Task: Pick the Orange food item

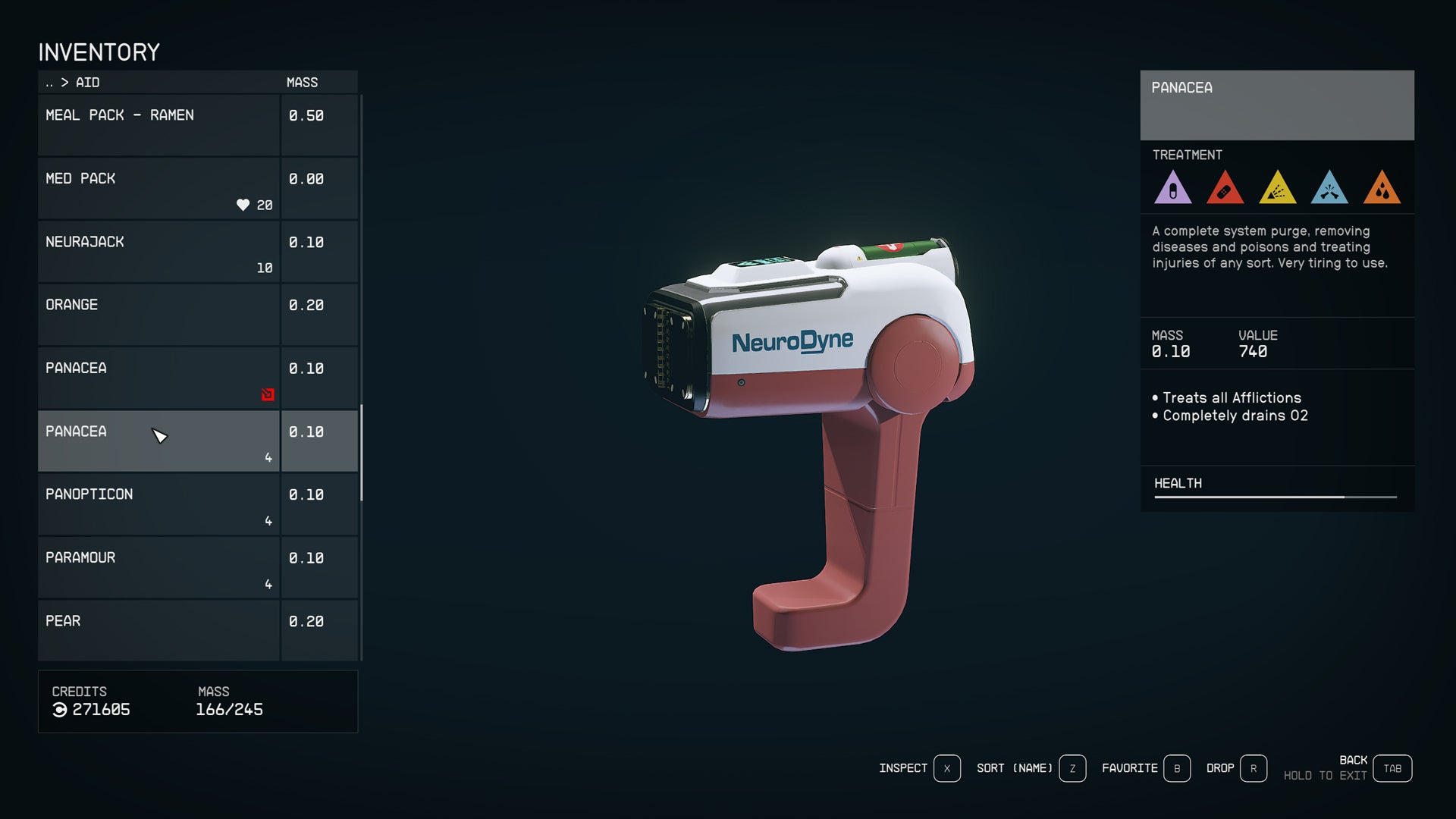Action: (159, 315)
